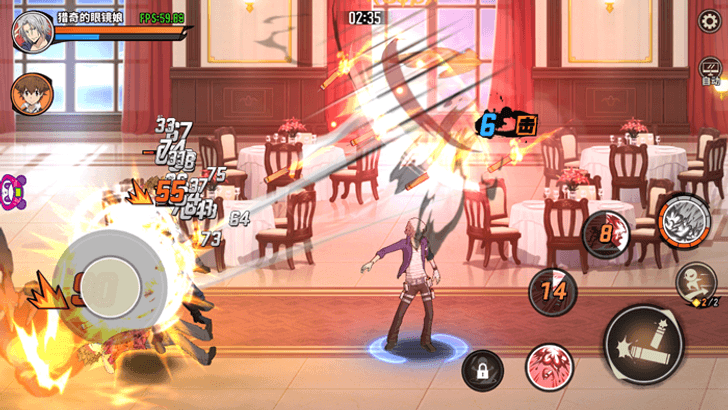
Task: Open settings via the gear icon
Action: coord(712,21)
